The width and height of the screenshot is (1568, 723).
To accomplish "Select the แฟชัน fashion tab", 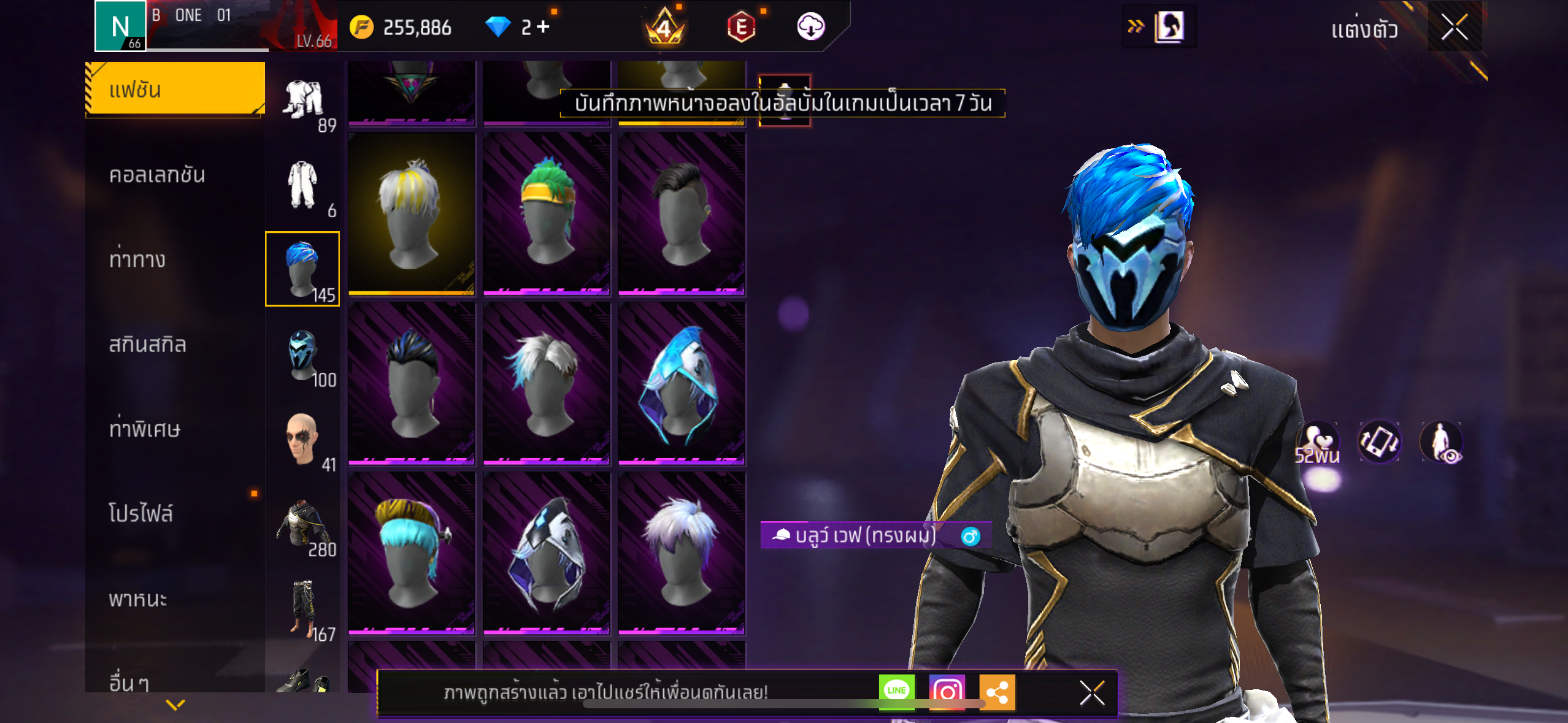I will (x=175, y=90).
